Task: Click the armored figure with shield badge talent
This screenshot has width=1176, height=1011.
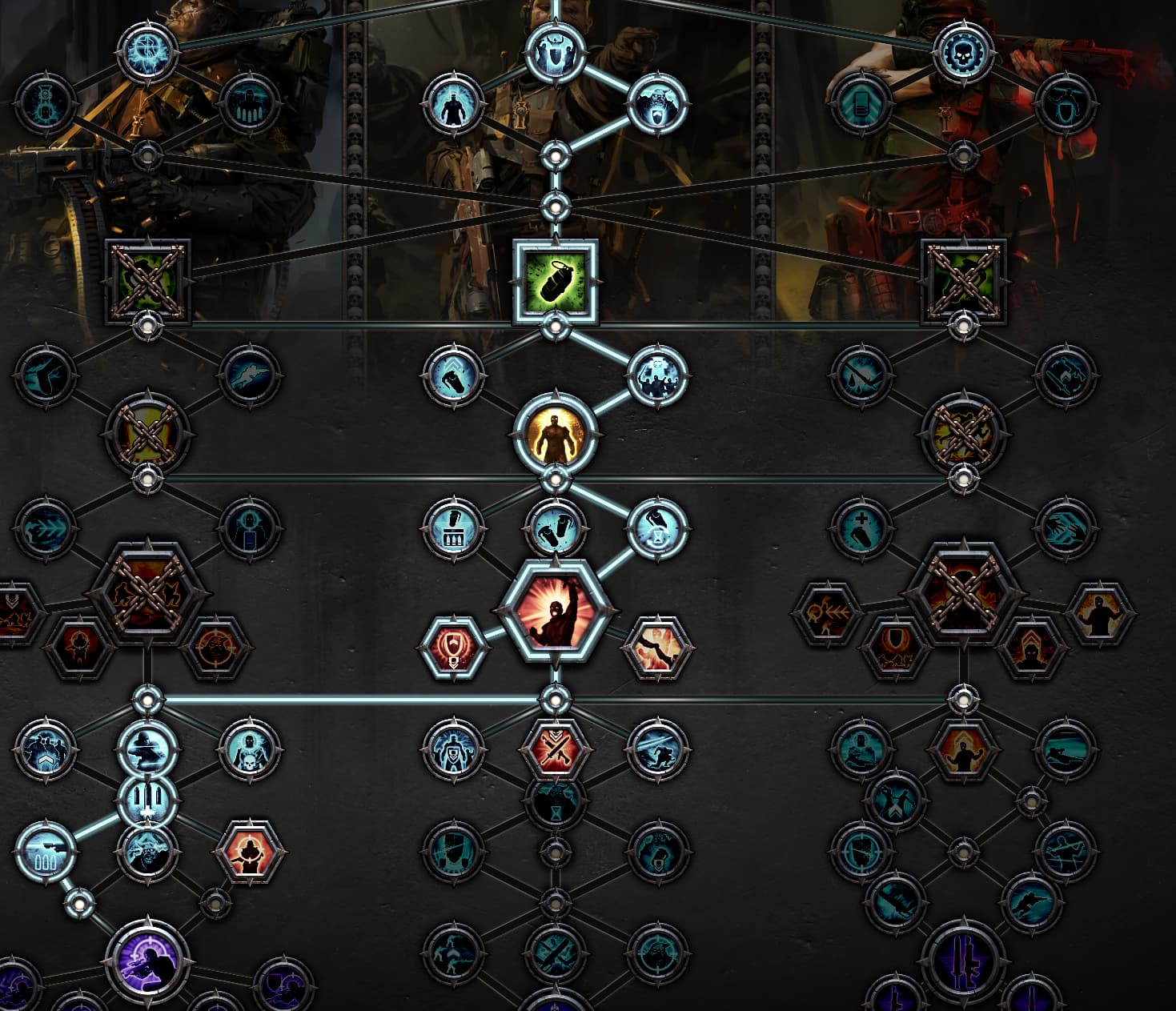Action: click(x=454, y=749)
